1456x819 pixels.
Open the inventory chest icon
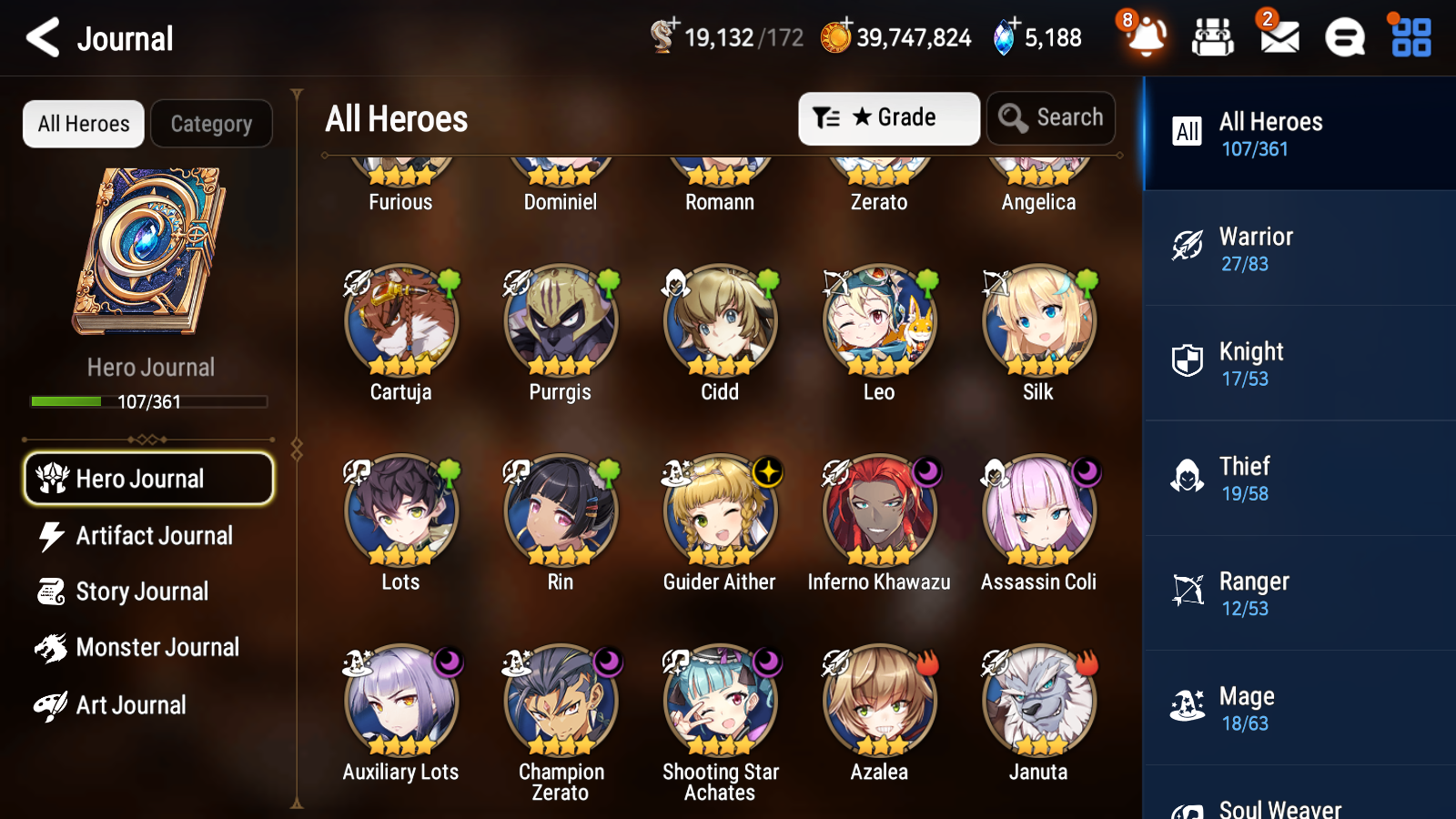point(1214,37)
